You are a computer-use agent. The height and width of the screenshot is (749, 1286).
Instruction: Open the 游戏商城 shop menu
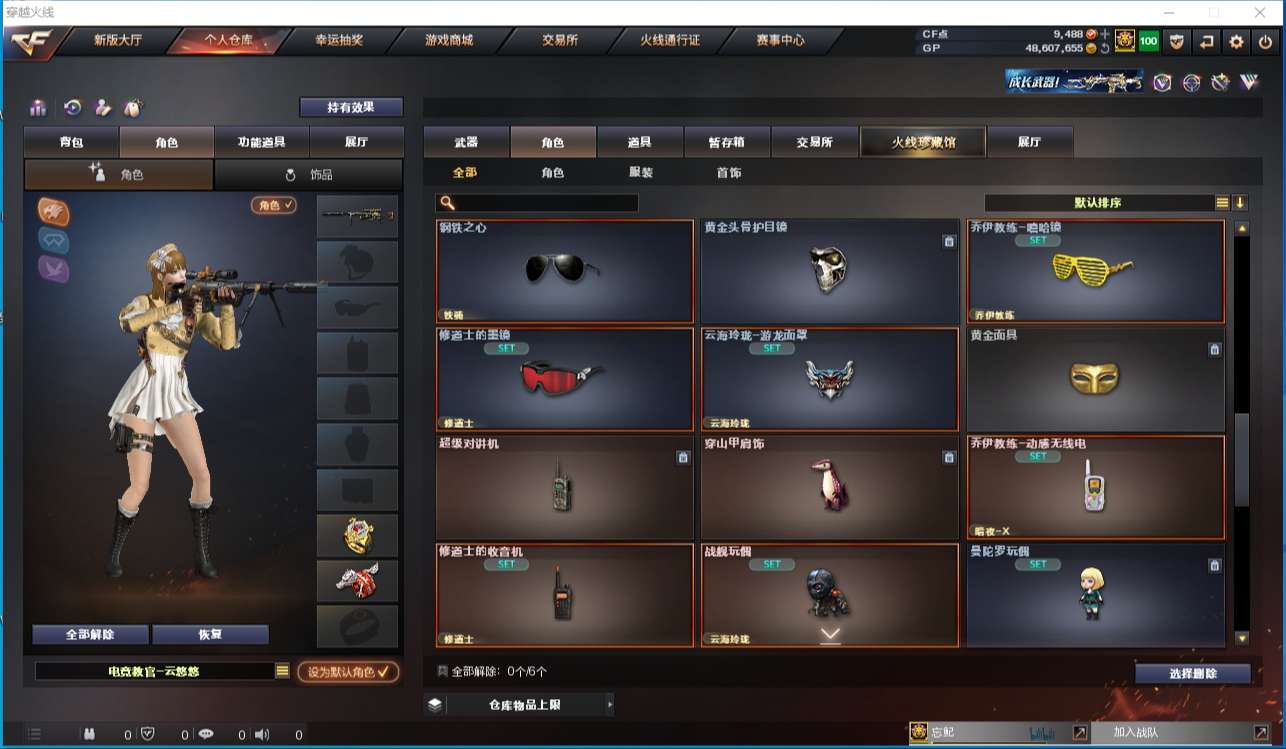click(449, 41)
